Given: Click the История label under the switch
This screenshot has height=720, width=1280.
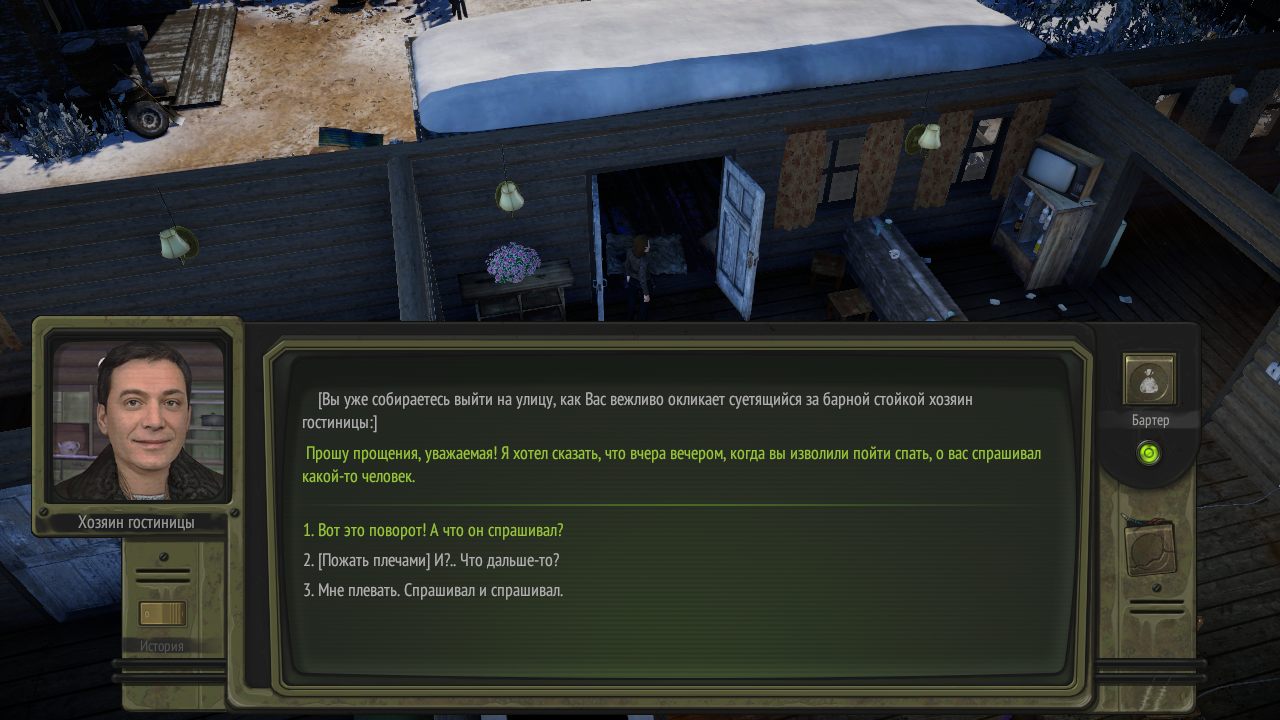Looking at the screenshot, I should tap(163, 645).
